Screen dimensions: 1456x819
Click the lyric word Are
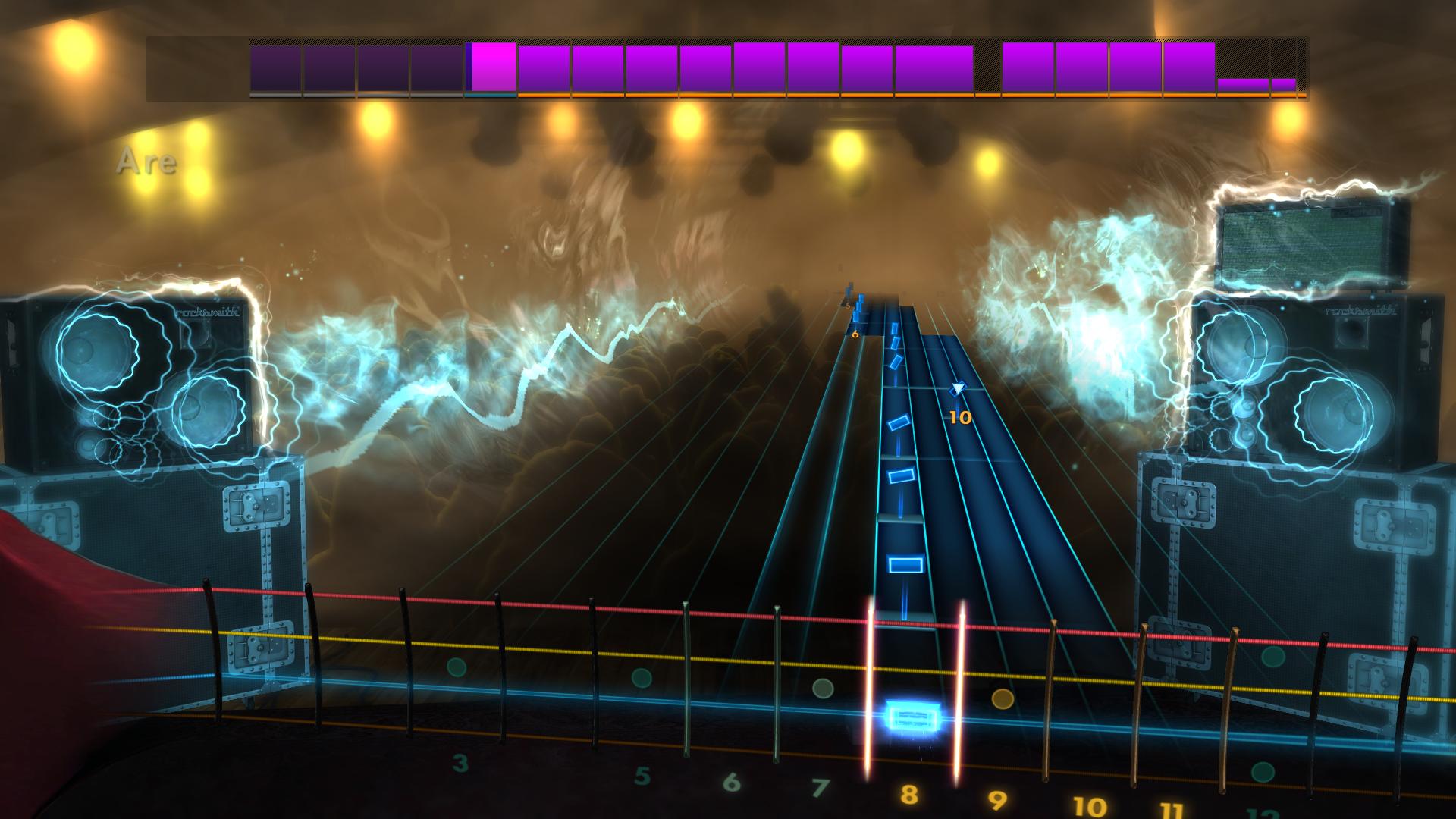point(148,159)
